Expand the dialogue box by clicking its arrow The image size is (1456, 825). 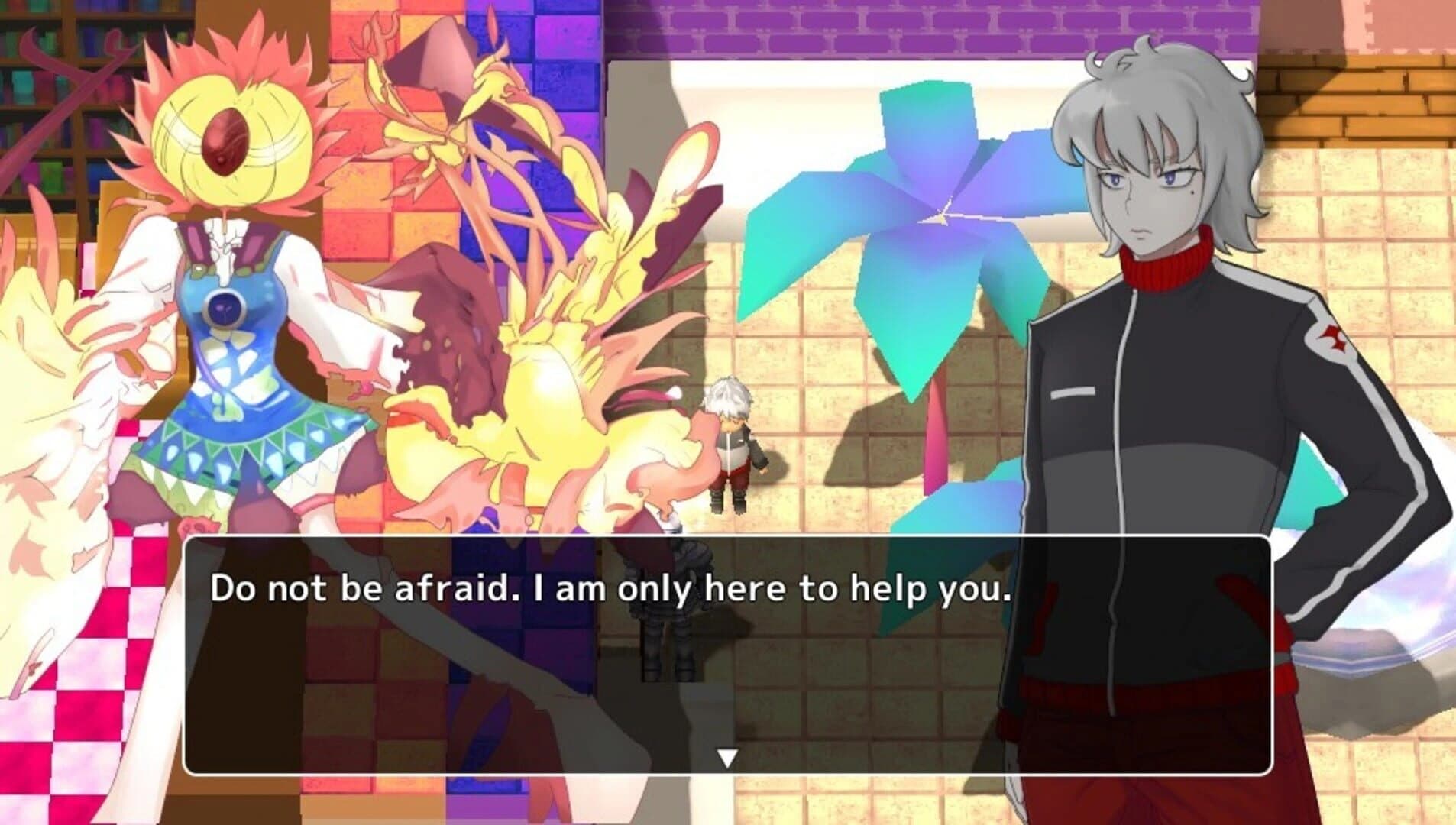(x=727, y=759)
